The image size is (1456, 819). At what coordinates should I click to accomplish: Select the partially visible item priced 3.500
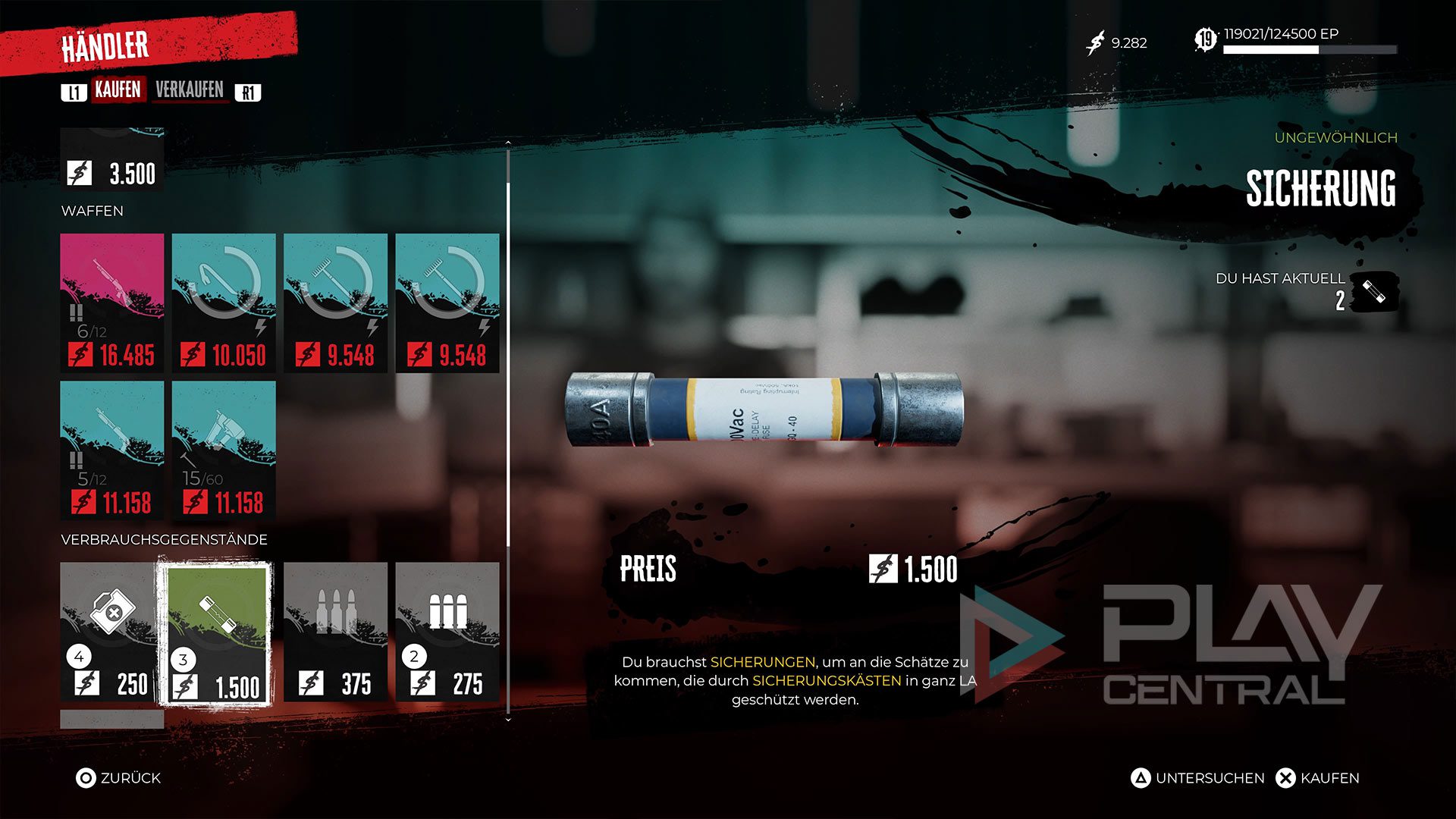coord(112,159)
